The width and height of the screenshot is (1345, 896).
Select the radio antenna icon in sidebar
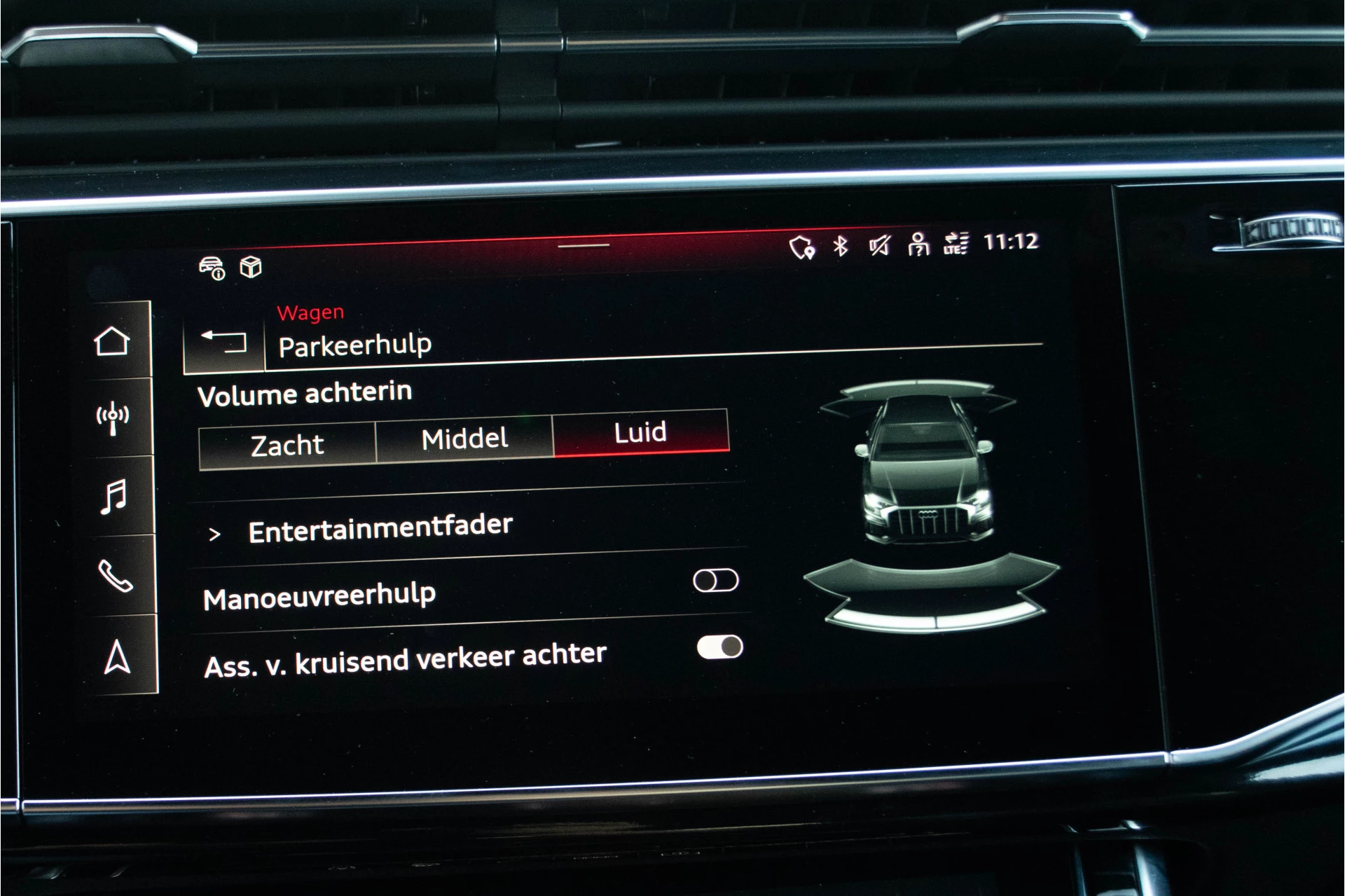click(x=112, y=416)
